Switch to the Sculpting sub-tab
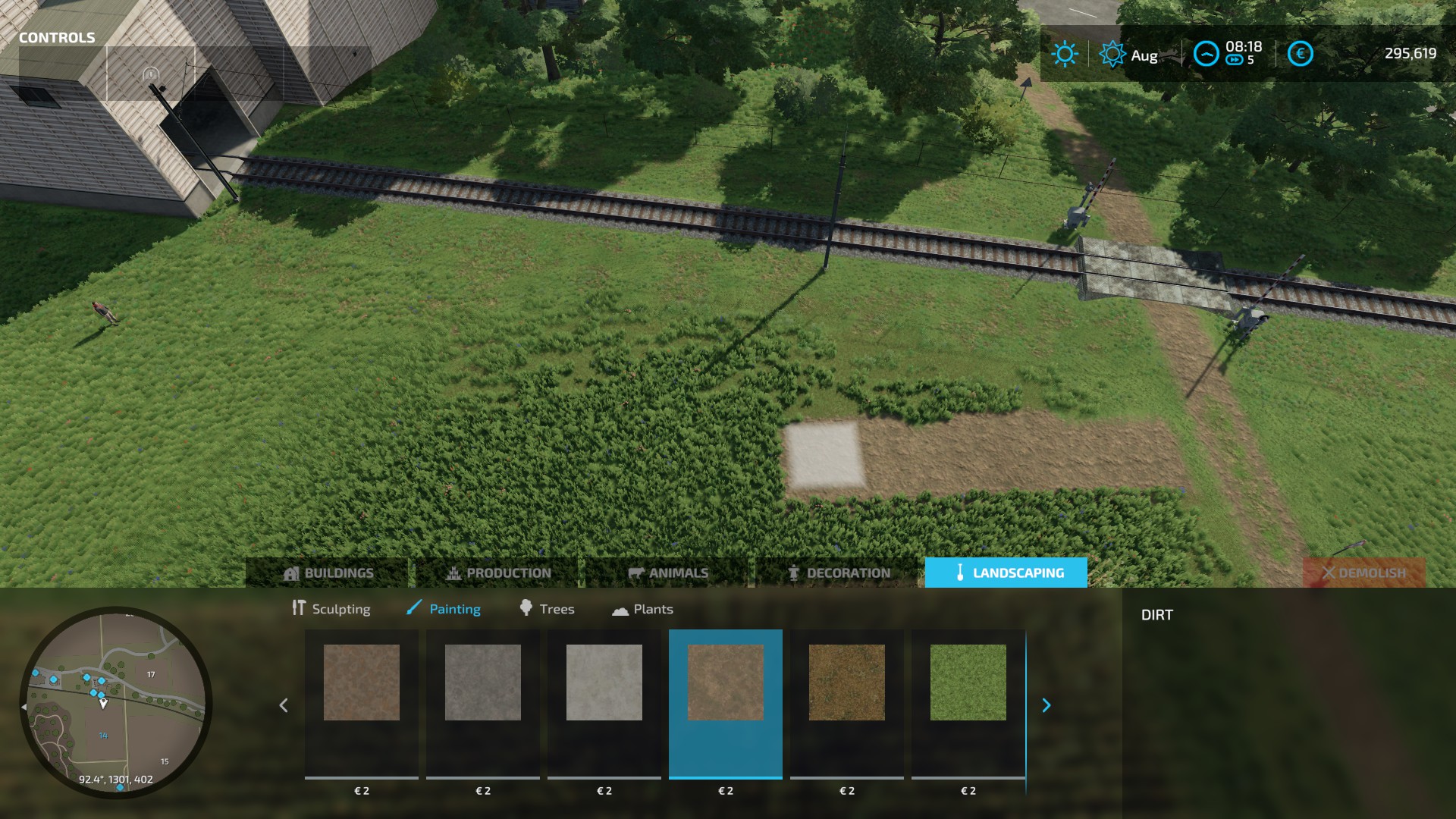1456x819 pixels. pyautogui.click(x=331, y=609)
